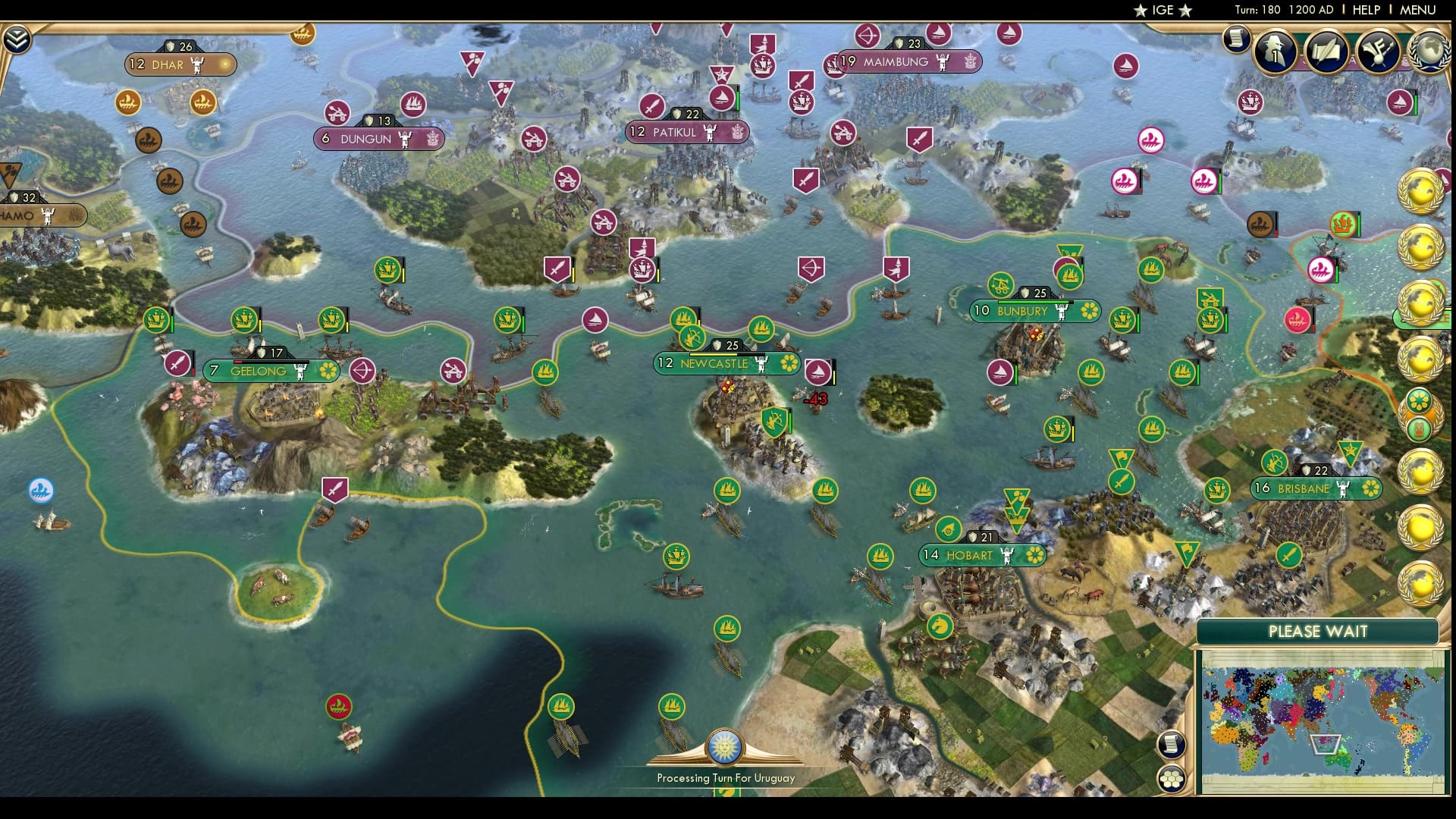Click the green cactus notification icon on right side
This screenshot has height=819, width=1456.
pyautogui.click(x=1419, y=428)
